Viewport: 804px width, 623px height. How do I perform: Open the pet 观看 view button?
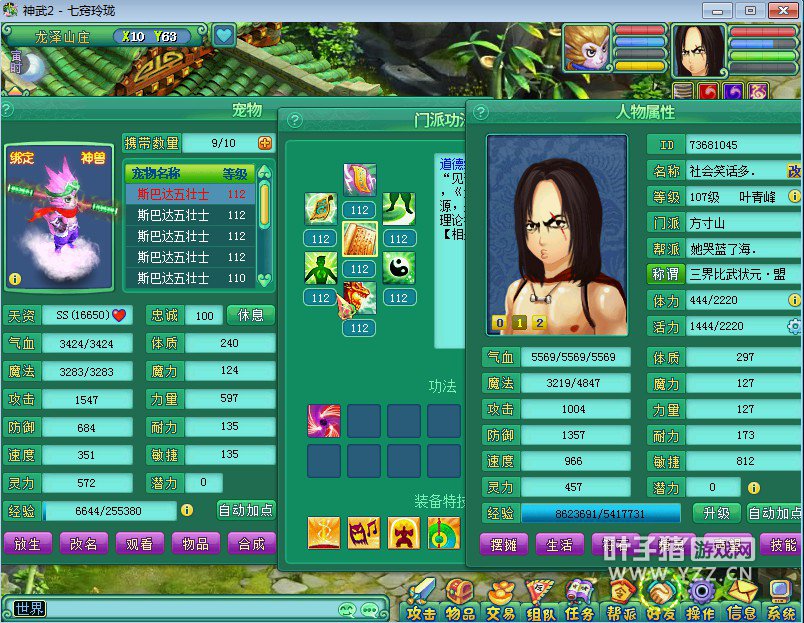[x=140, y=544]
